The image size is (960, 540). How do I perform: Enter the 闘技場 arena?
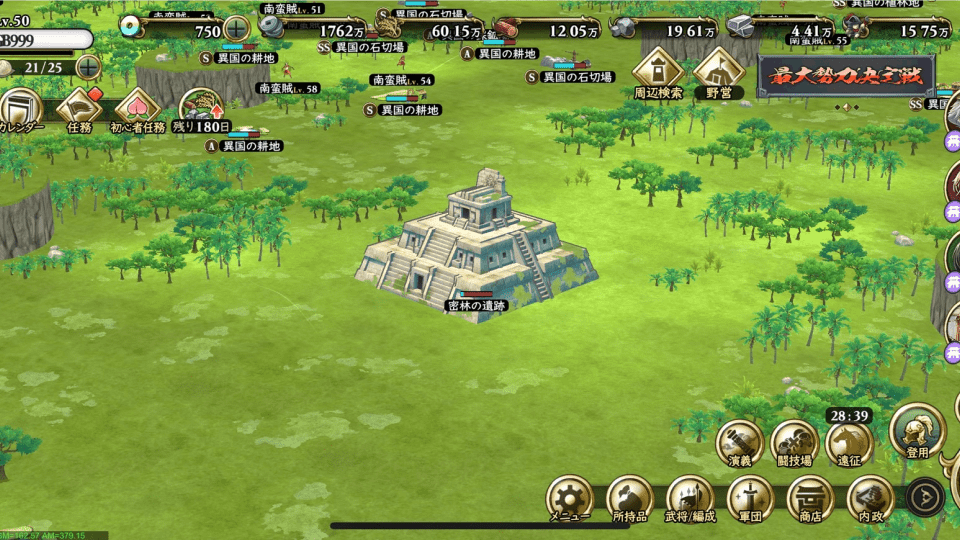[795, 441]
